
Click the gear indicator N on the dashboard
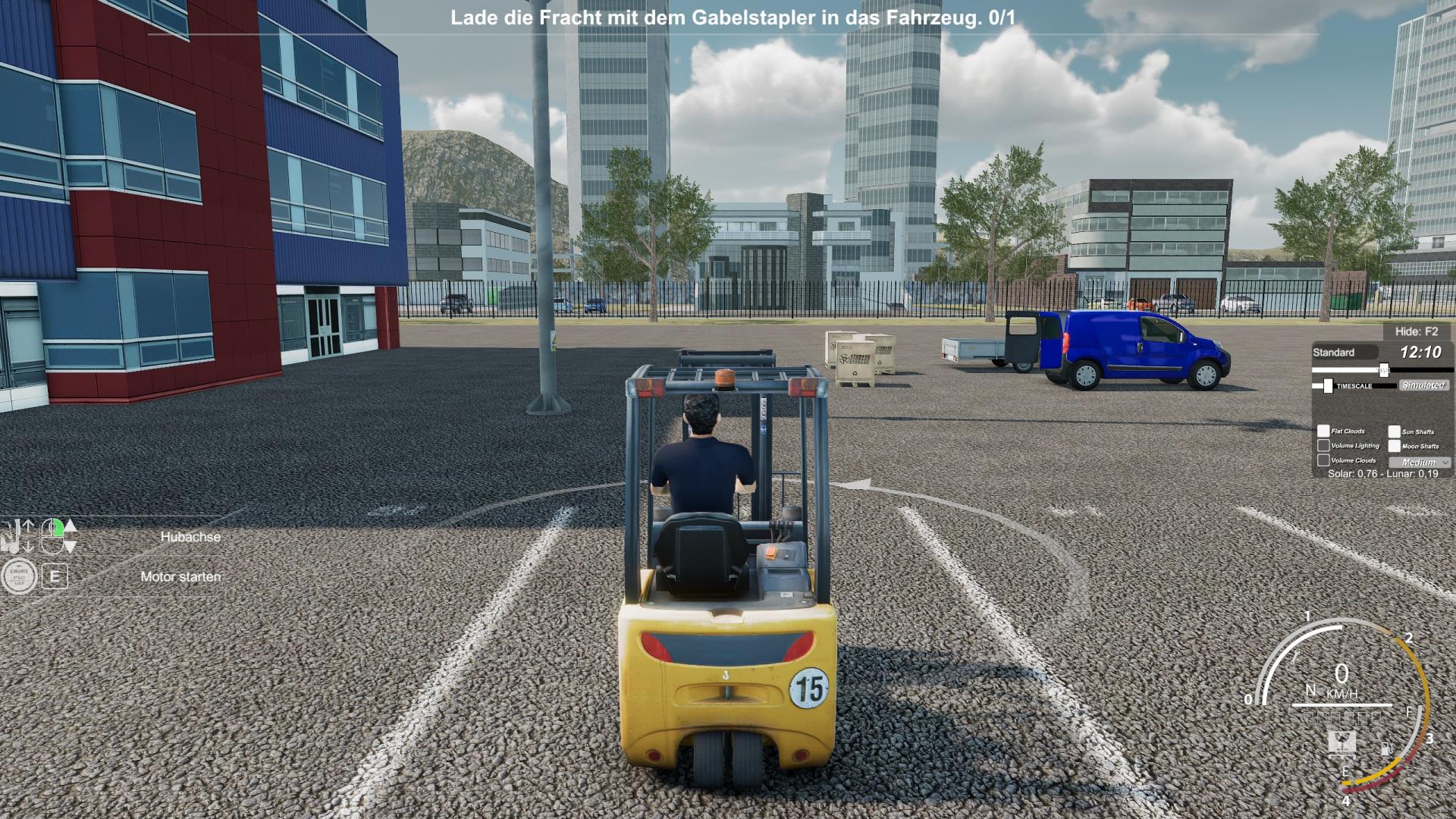(x=1311, y=691)
